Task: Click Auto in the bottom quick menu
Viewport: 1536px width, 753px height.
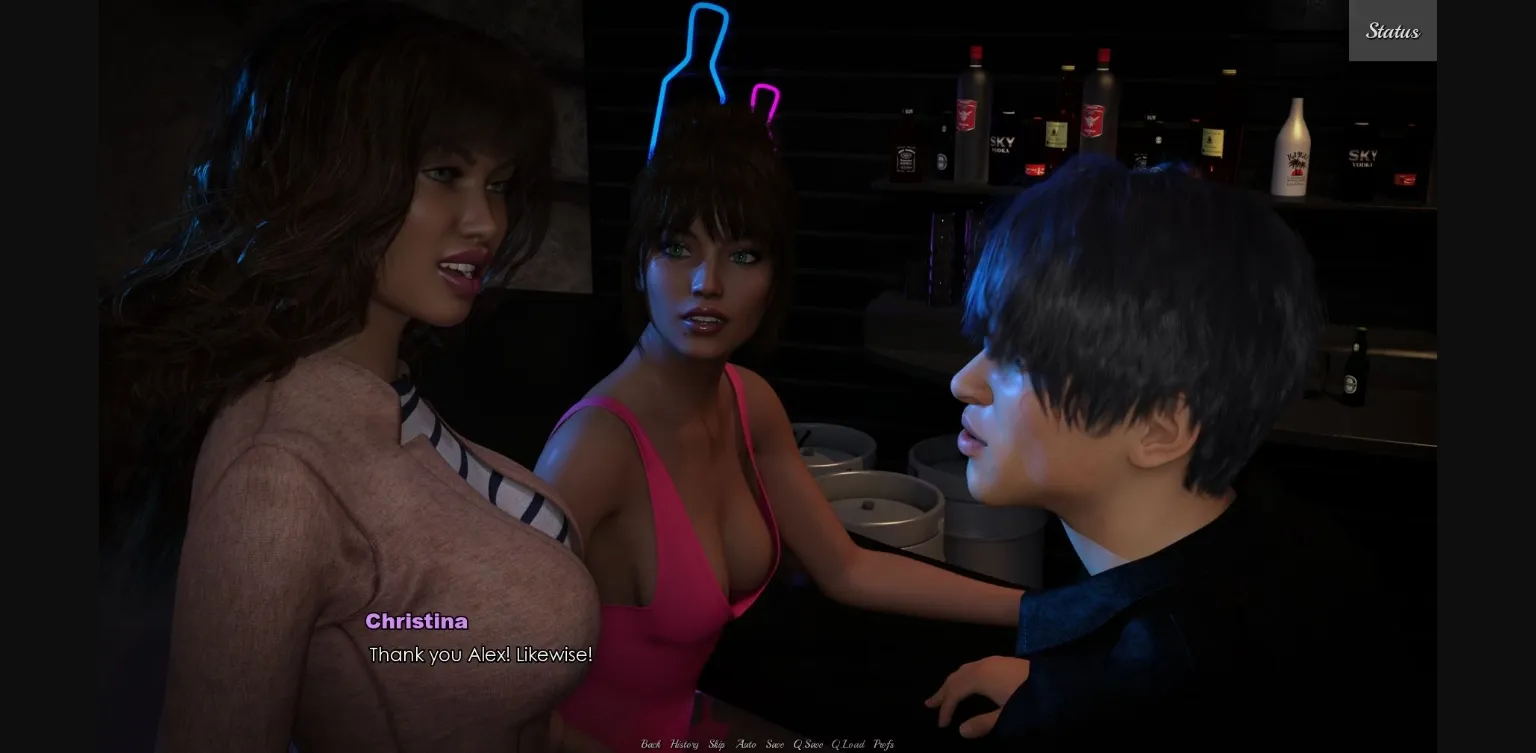Action: [x=747, y=745]
